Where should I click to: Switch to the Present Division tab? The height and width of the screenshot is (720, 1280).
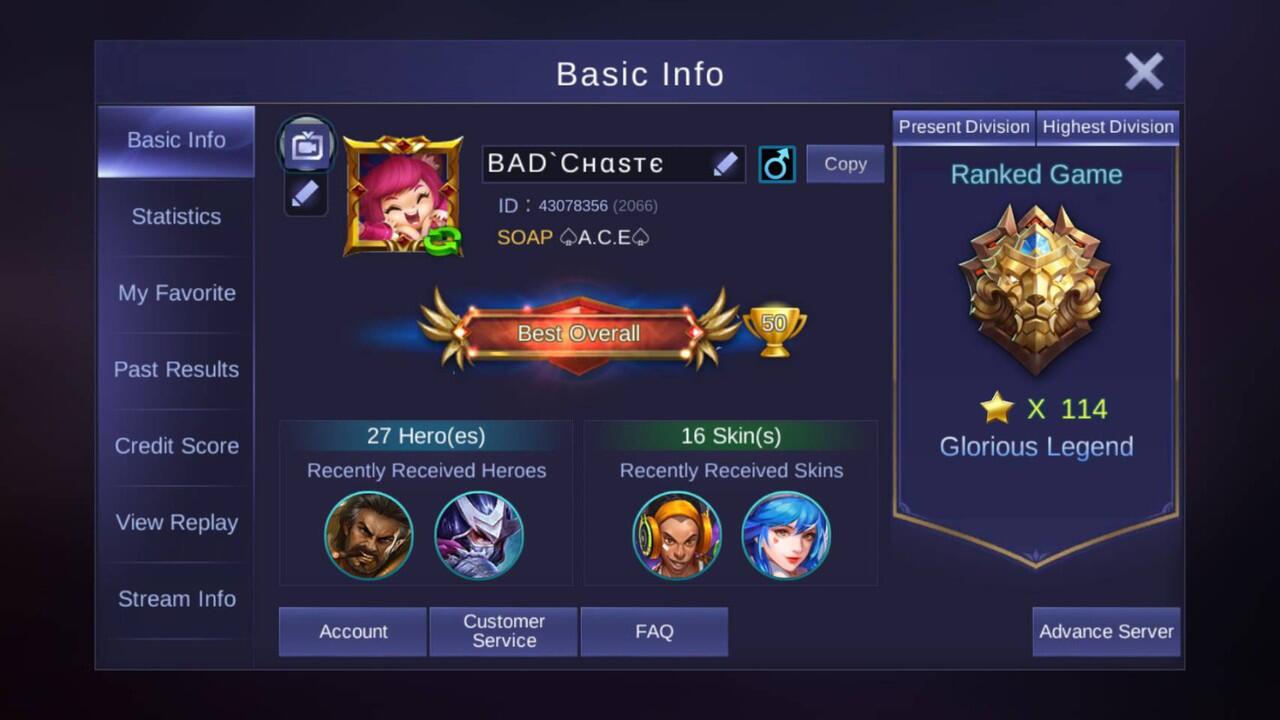point(963,126)
